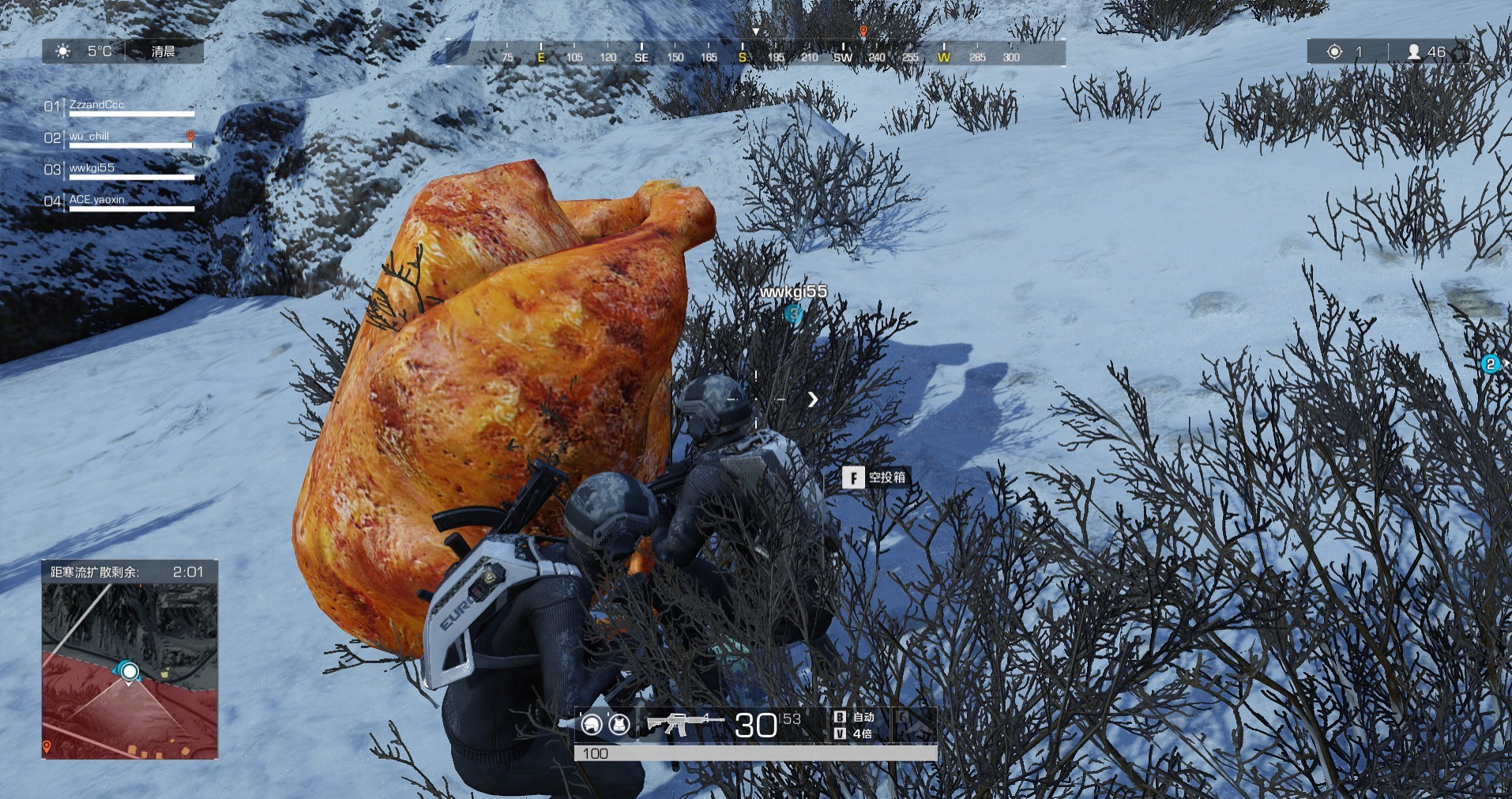Click the teammate 2 marker at screen edge
Image resolution: width=1512 pixels, height=799 pixels.
(x=1491, y=364)
